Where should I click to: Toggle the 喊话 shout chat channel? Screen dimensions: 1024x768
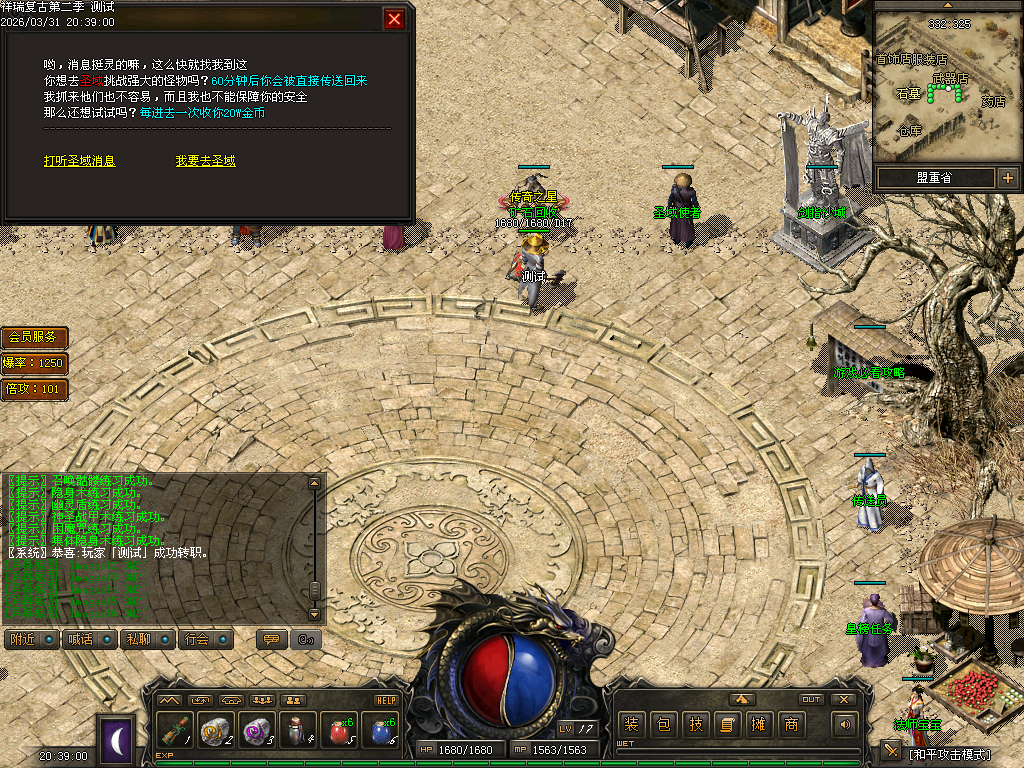click(89, 639)
